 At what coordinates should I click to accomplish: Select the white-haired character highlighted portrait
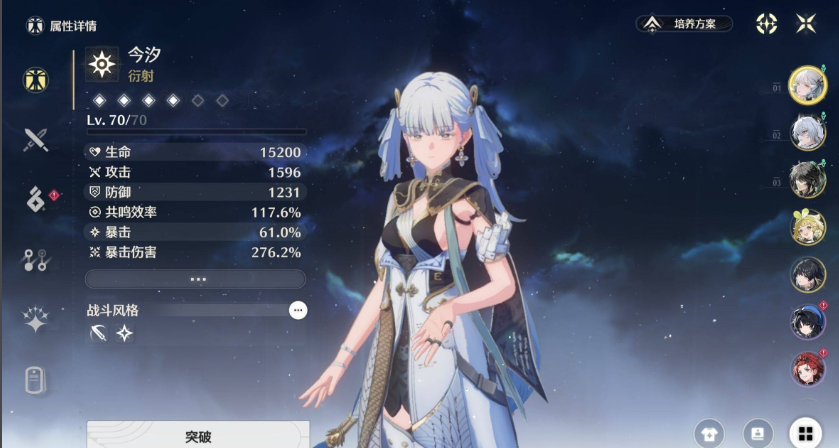806,85
